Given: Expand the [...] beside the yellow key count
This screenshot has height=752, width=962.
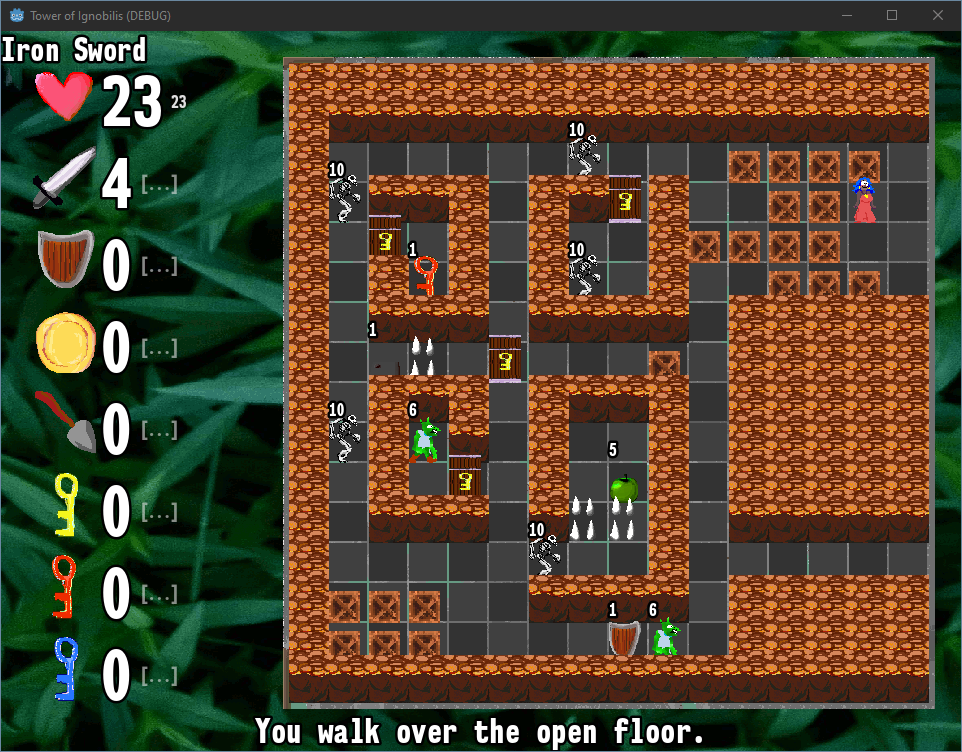Looking at the screenshot, I should [159, 512].
